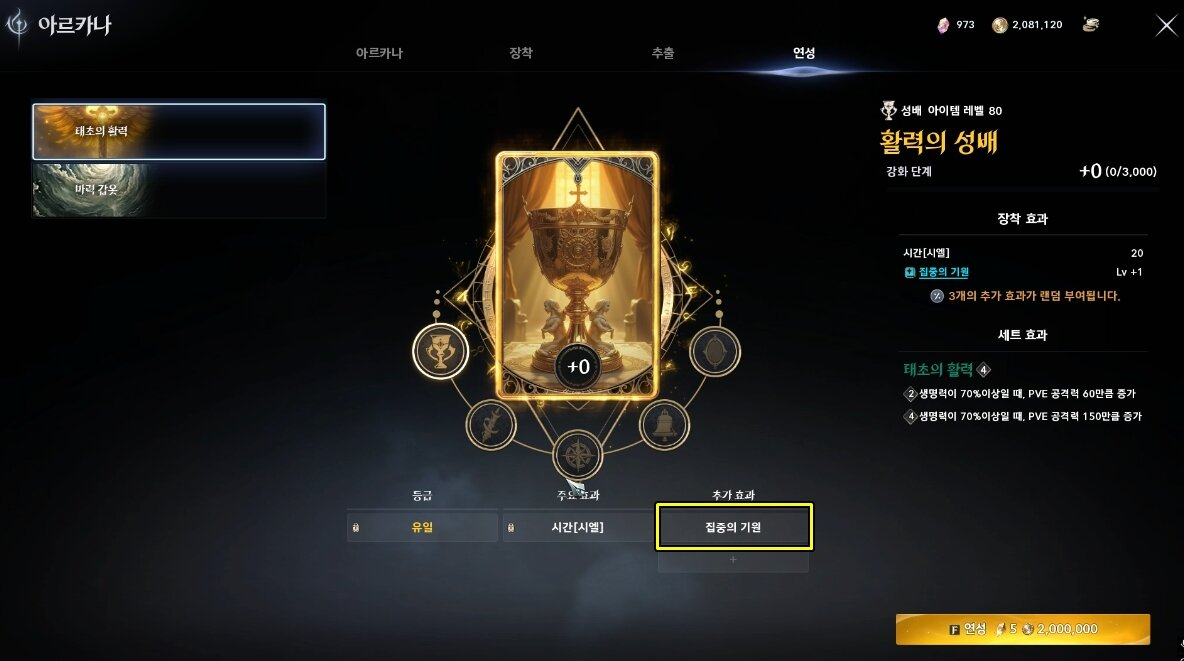This screenshot has height=661, width=1184.
Task: Open the 집중의 기원 skill link
Action: [x=943, y=272]
